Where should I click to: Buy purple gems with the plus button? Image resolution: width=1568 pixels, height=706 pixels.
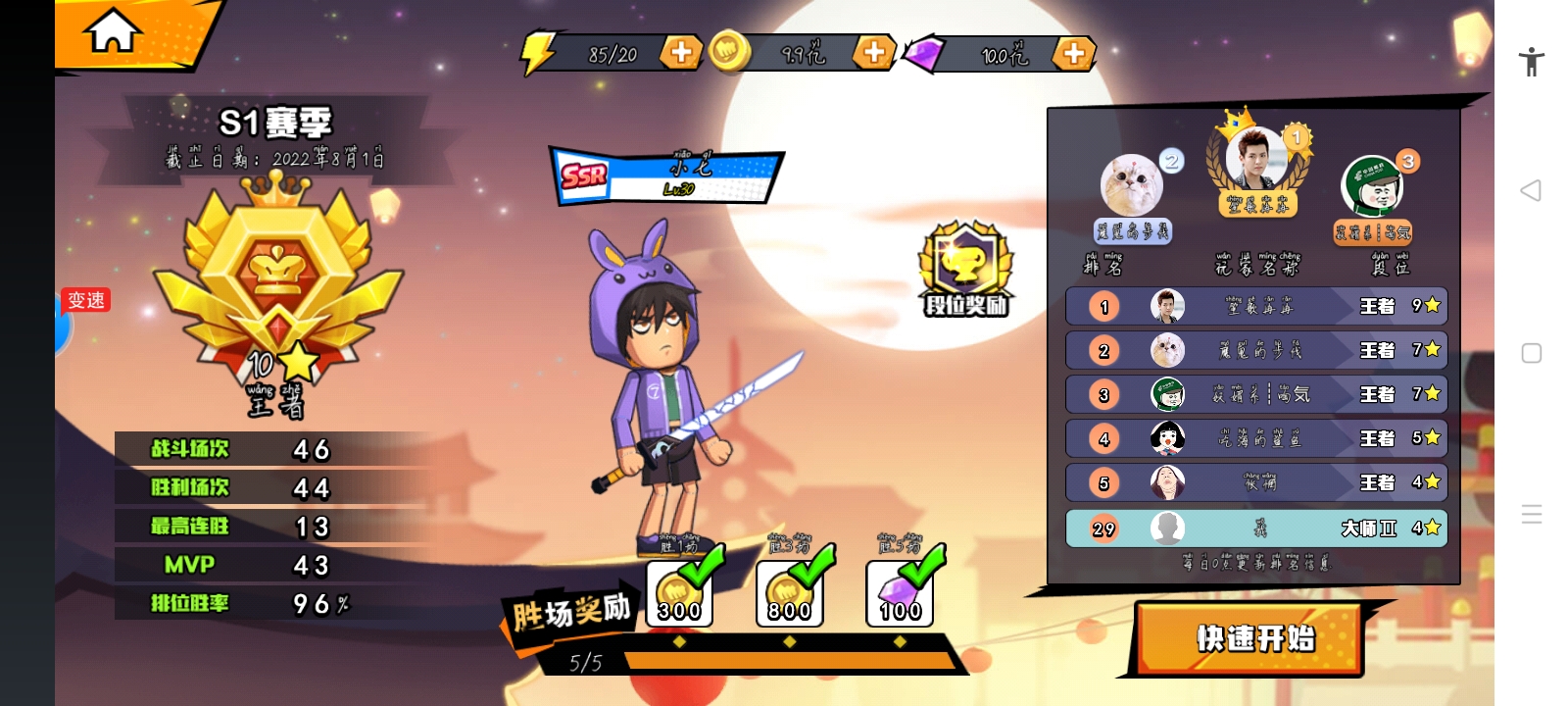pos(1073,52)
